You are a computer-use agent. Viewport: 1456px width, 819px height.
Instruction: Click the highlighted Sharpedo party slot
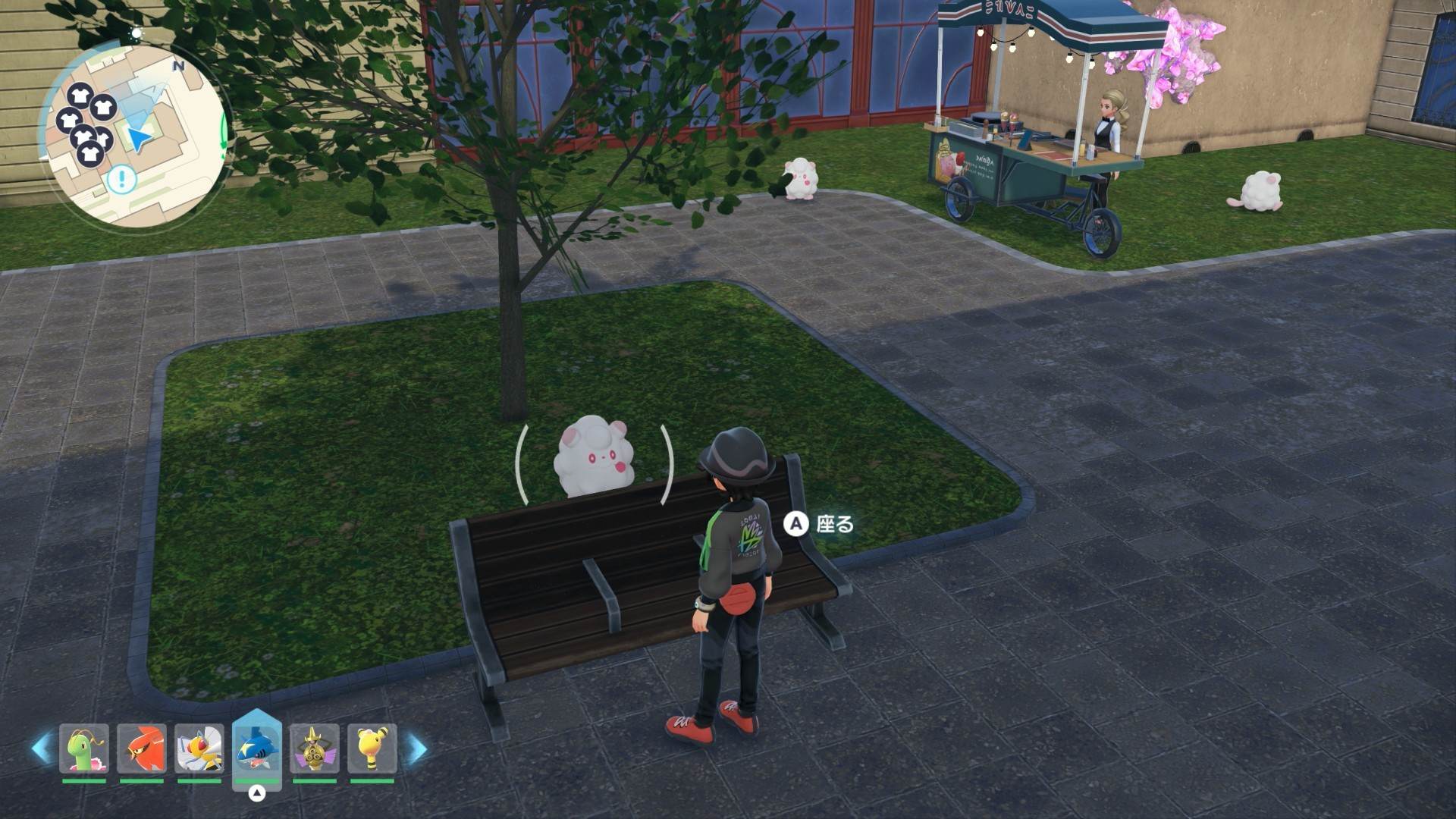pyautogui.click(x=257, y=749)
